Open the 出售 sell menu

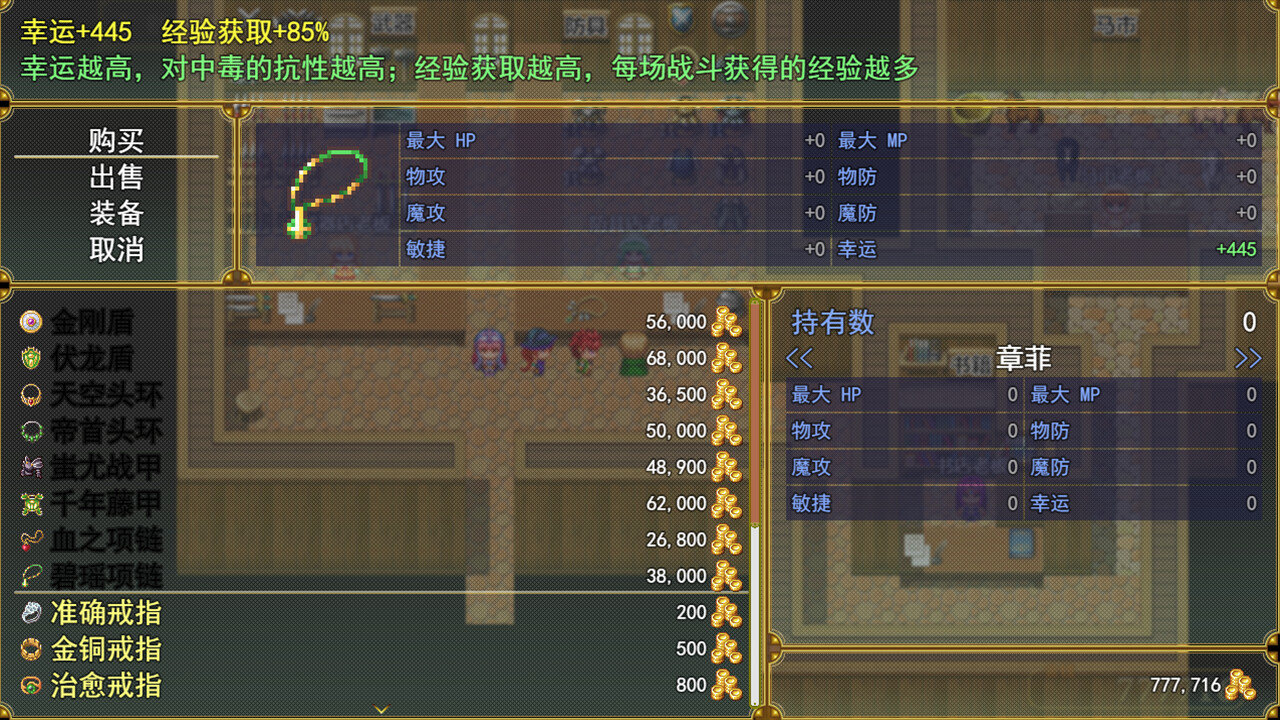(117, 176)
